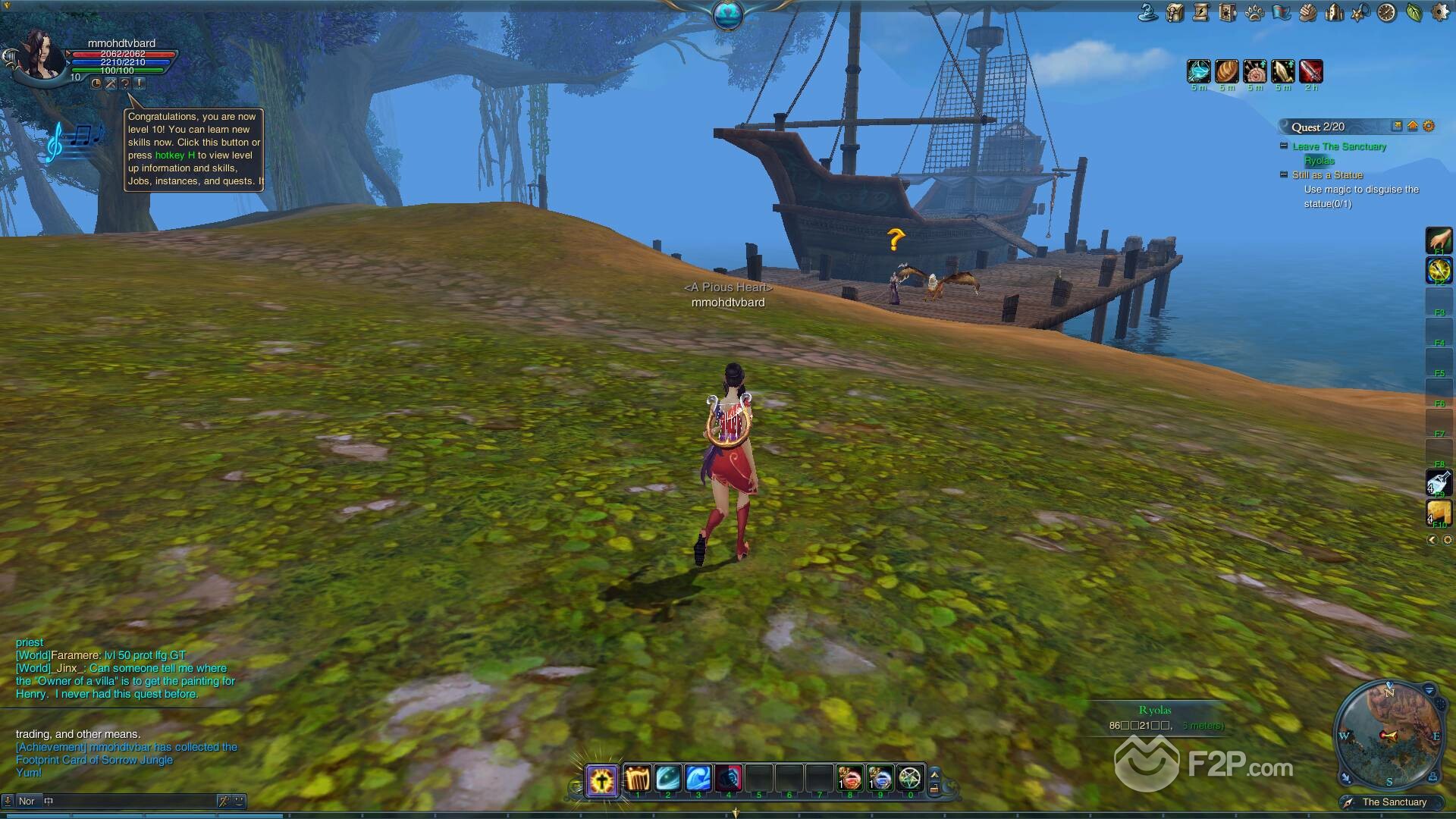This screenshot has width=1456, height=819.
Task: Click the green leaf menu icon
Action: click(x=1414, y=12)
